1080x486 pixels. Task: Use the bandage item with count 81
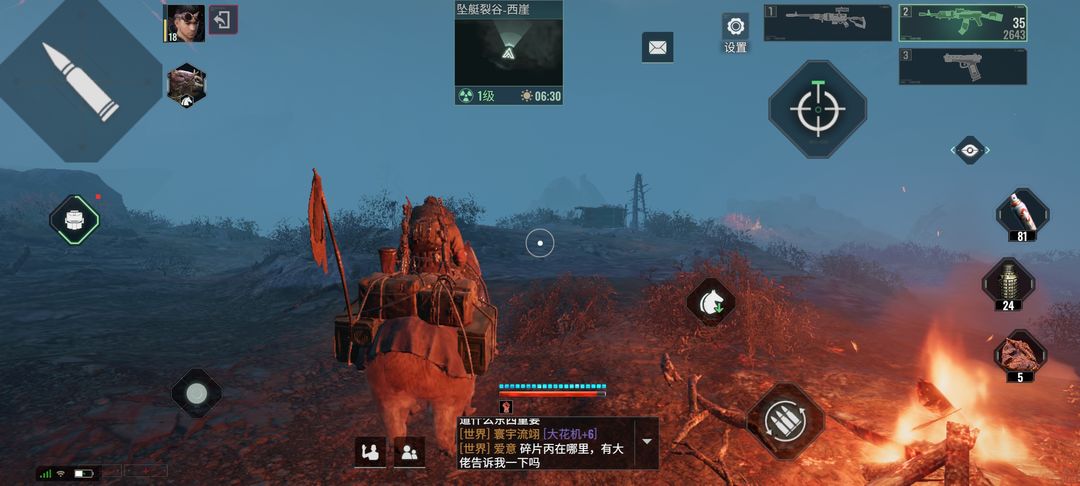point(1021,214)
